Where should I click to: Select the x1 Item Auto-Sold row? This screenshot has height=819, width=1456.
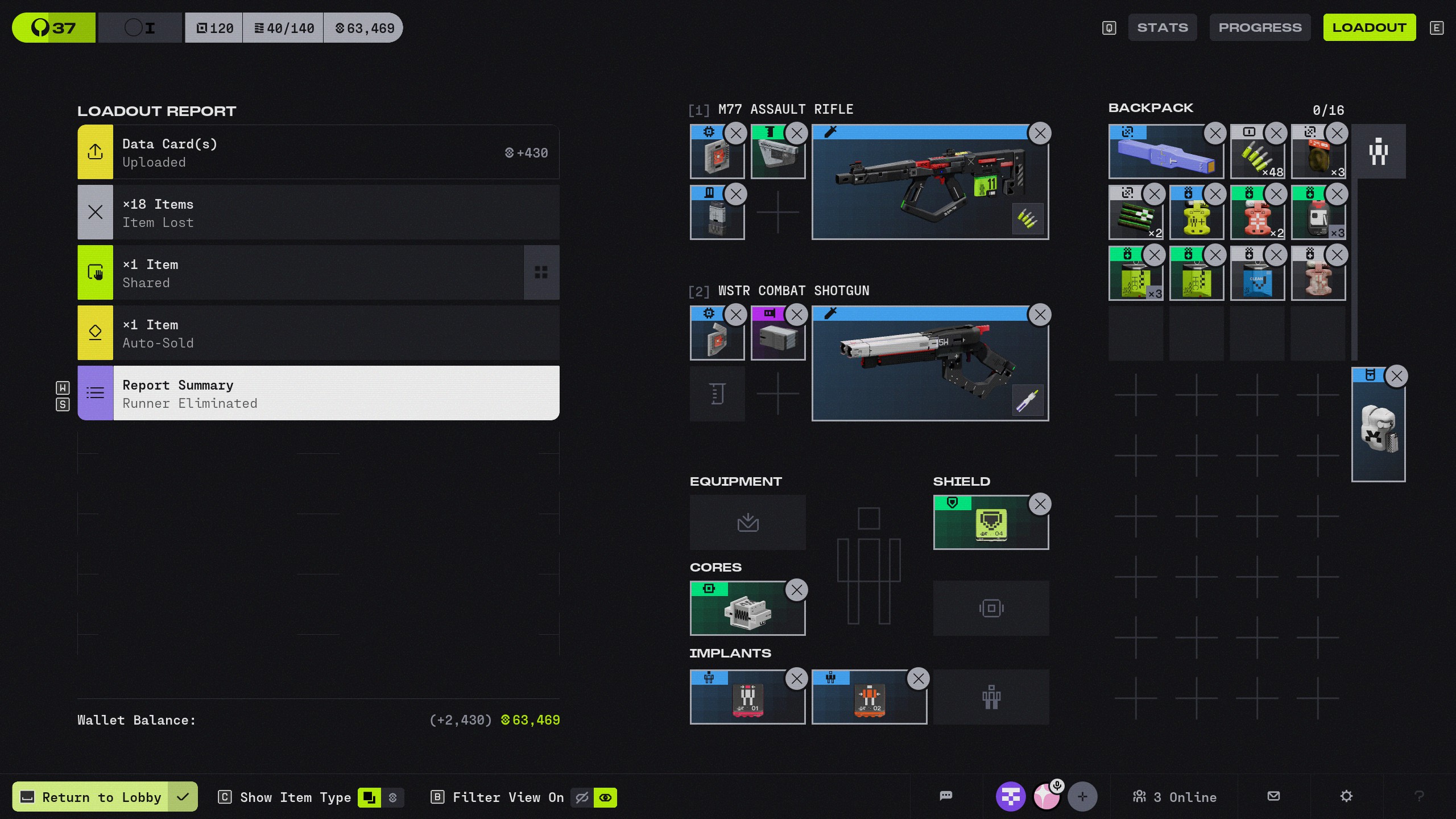pos(318,333)
